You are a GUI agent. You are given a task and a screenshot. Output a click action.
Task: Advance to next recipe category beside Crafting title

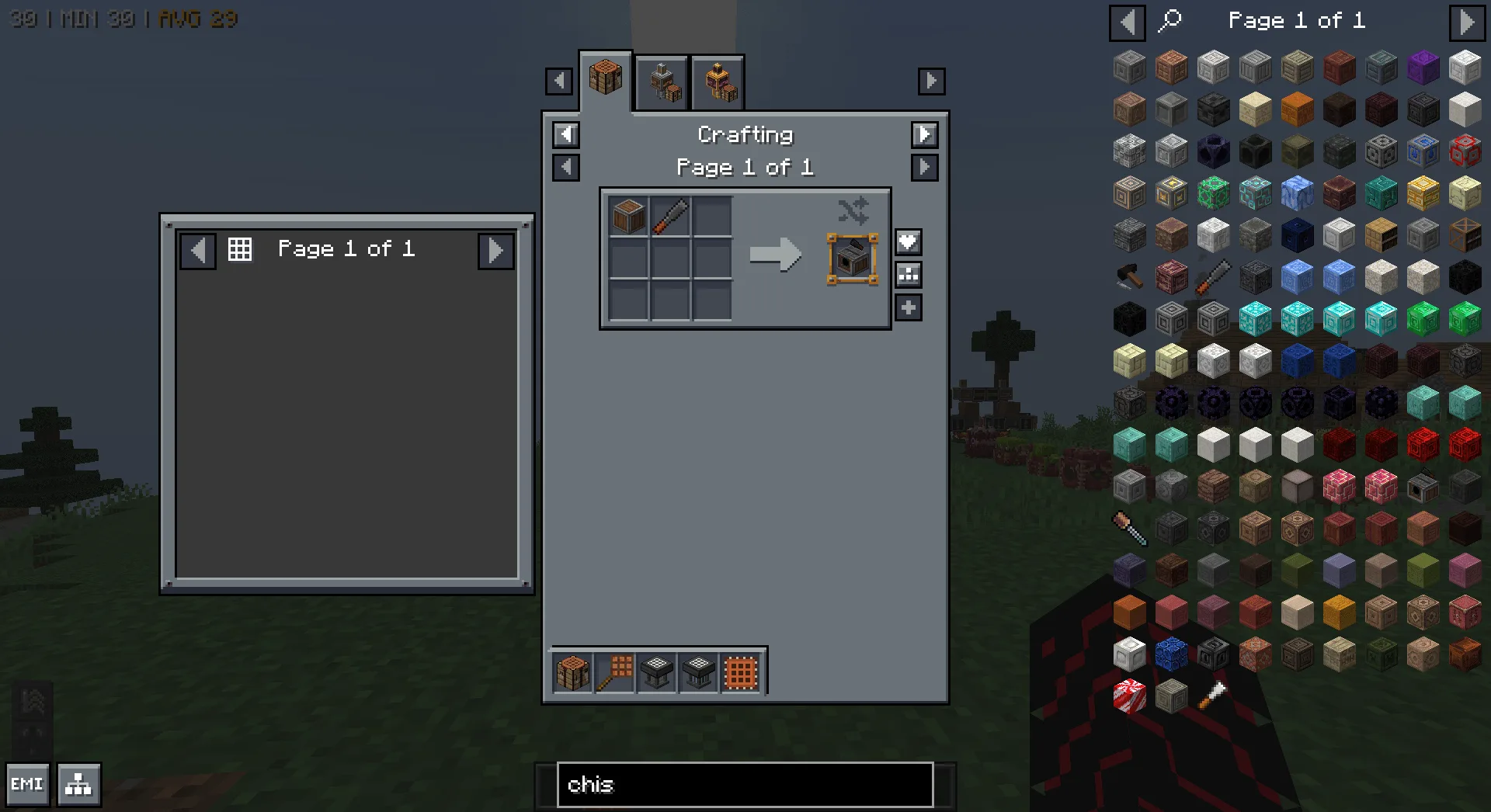coord(924,134)
